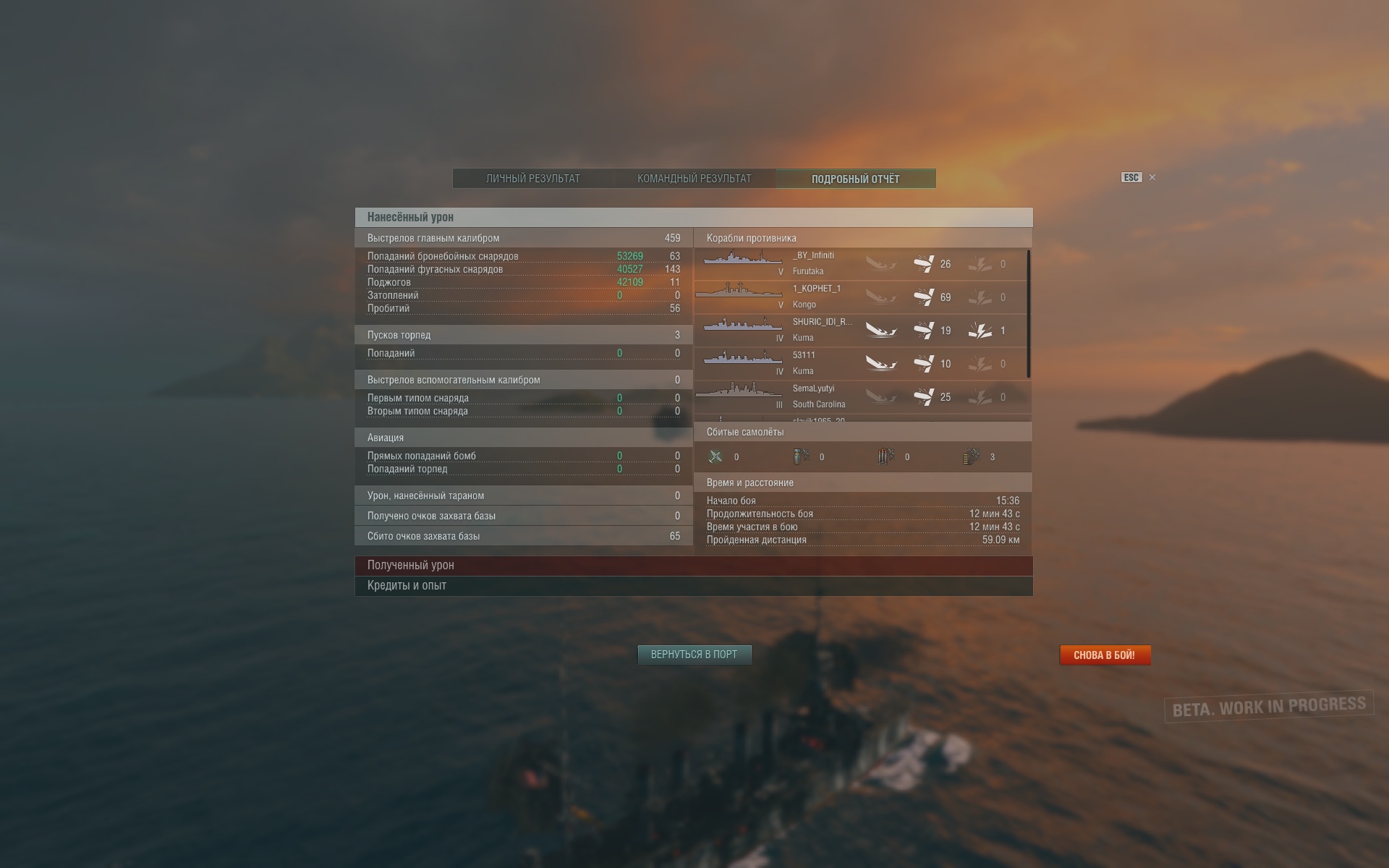Select the _BY_Infiniti Furutaka enemy row
The image size is (1389, 868).
(x=859, y=264)
